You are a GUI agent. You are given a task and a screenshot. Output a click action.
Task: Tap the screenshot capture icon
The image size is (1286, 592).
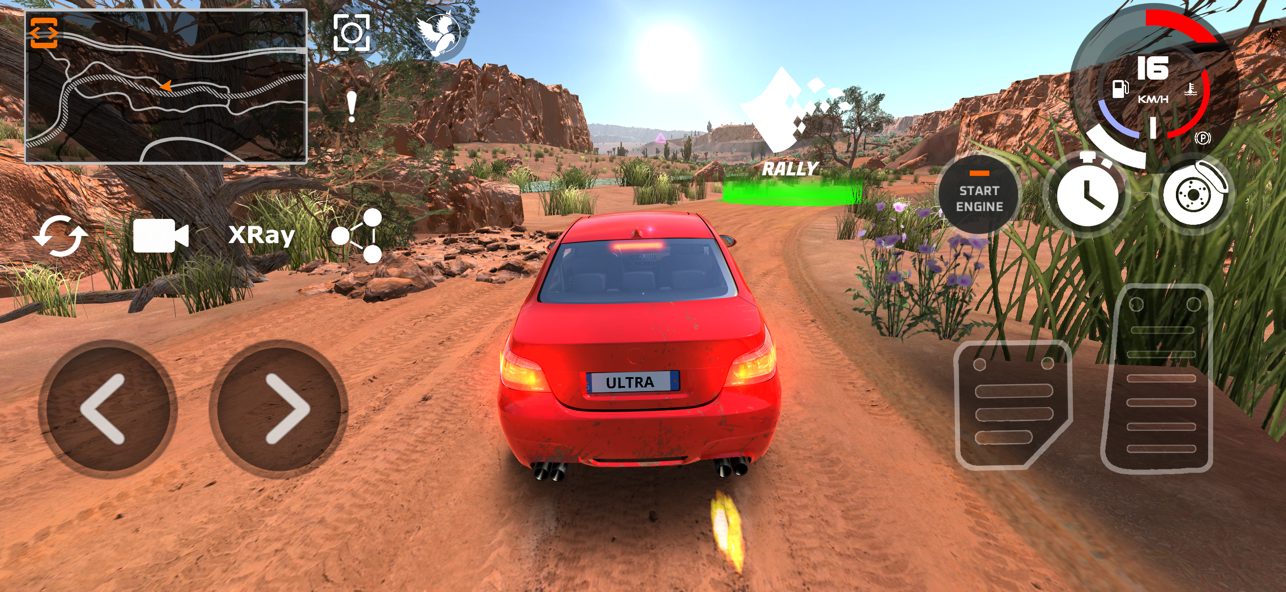point(352,33)
